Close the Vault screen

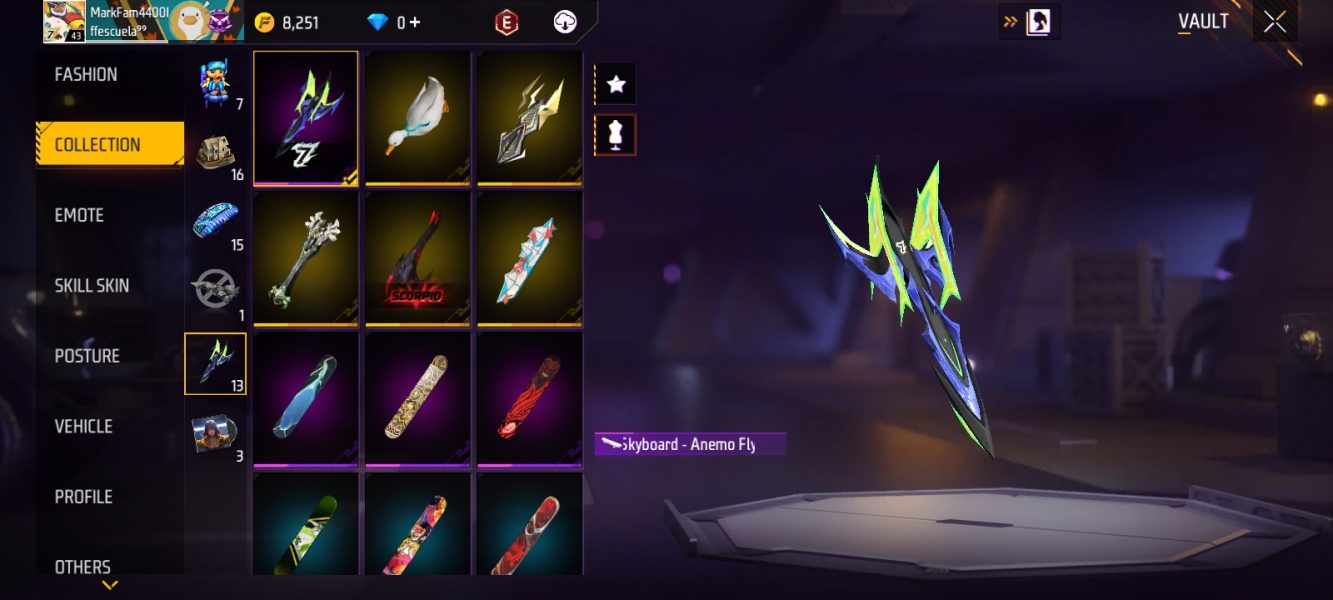click(x=1275, y=22)
